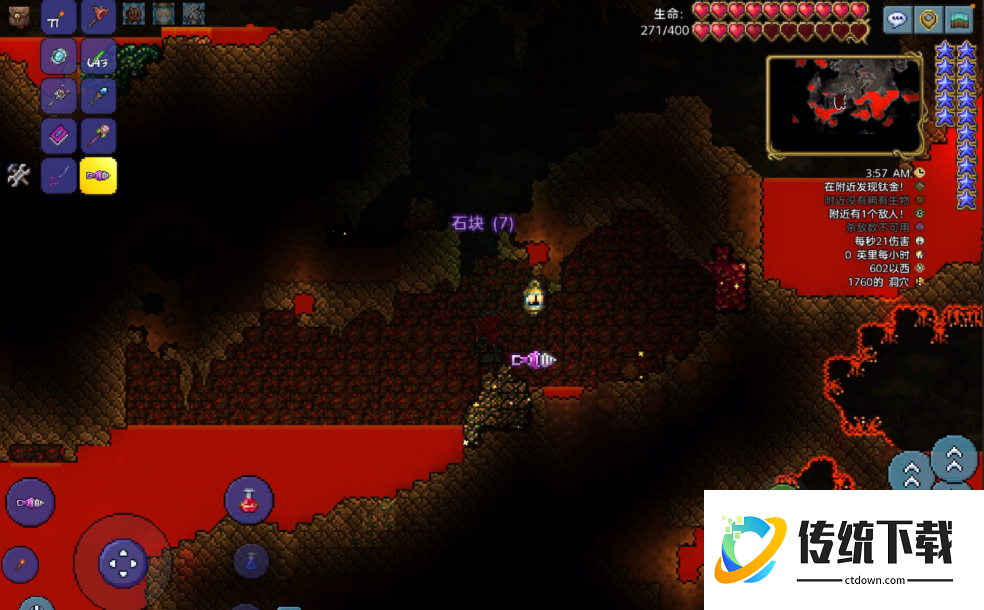Use the blue mana potion quick button

click(x=251, y=560)
